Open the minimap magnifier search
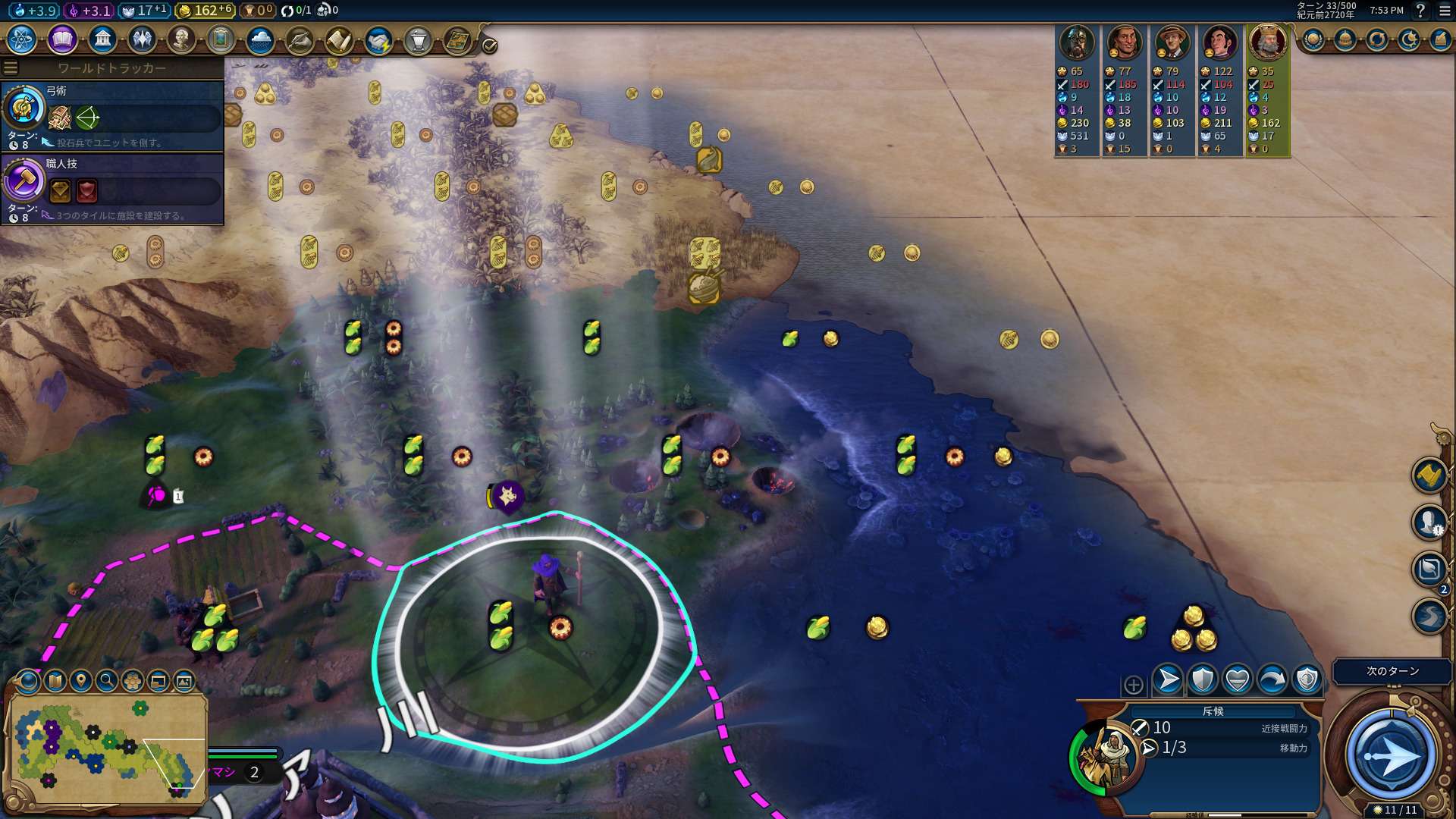1456x819 pixels. pos(107,681)
